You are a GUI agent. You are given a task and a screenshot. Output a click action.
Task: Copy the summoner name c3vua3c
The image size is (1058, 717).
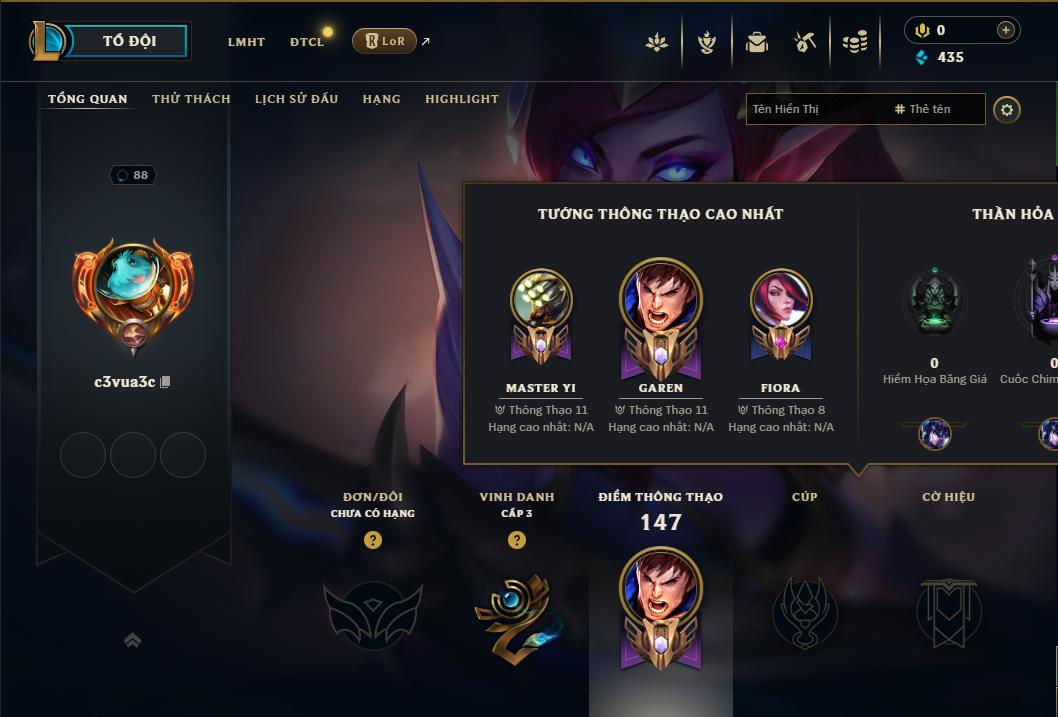click(166, 382)
